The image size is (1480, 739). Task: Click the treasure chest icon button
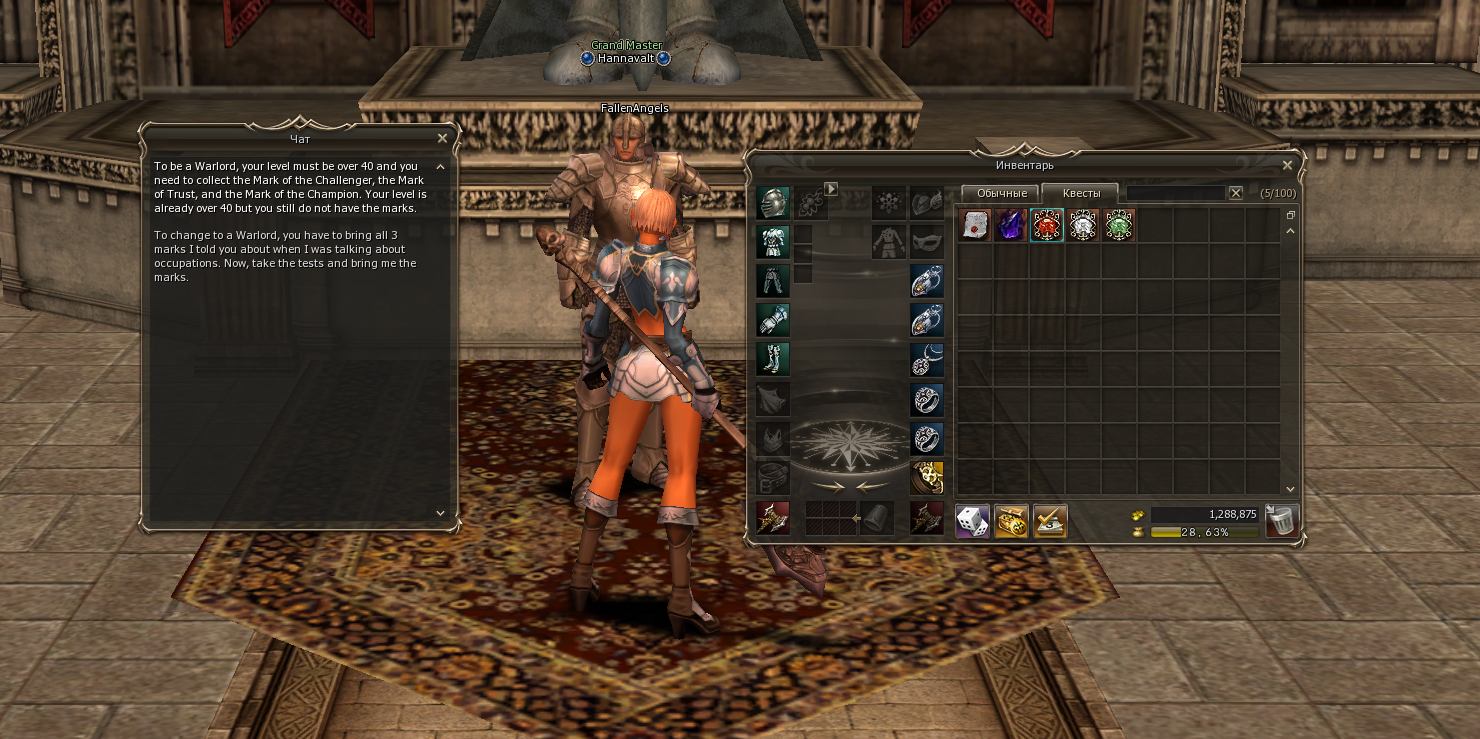1011,521
